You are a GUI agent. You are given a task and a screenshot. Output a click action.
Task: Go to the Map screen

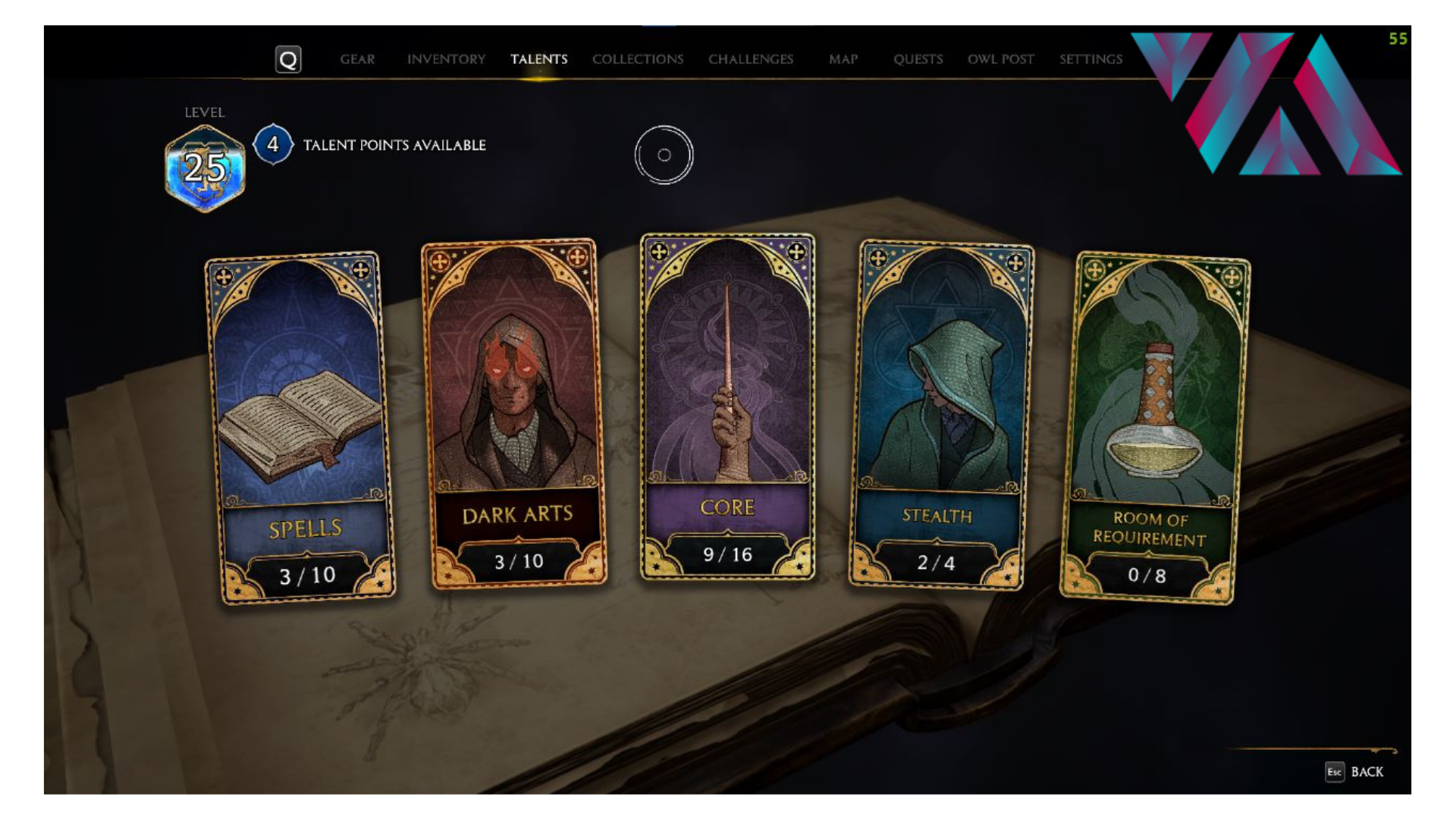point(843,58)
